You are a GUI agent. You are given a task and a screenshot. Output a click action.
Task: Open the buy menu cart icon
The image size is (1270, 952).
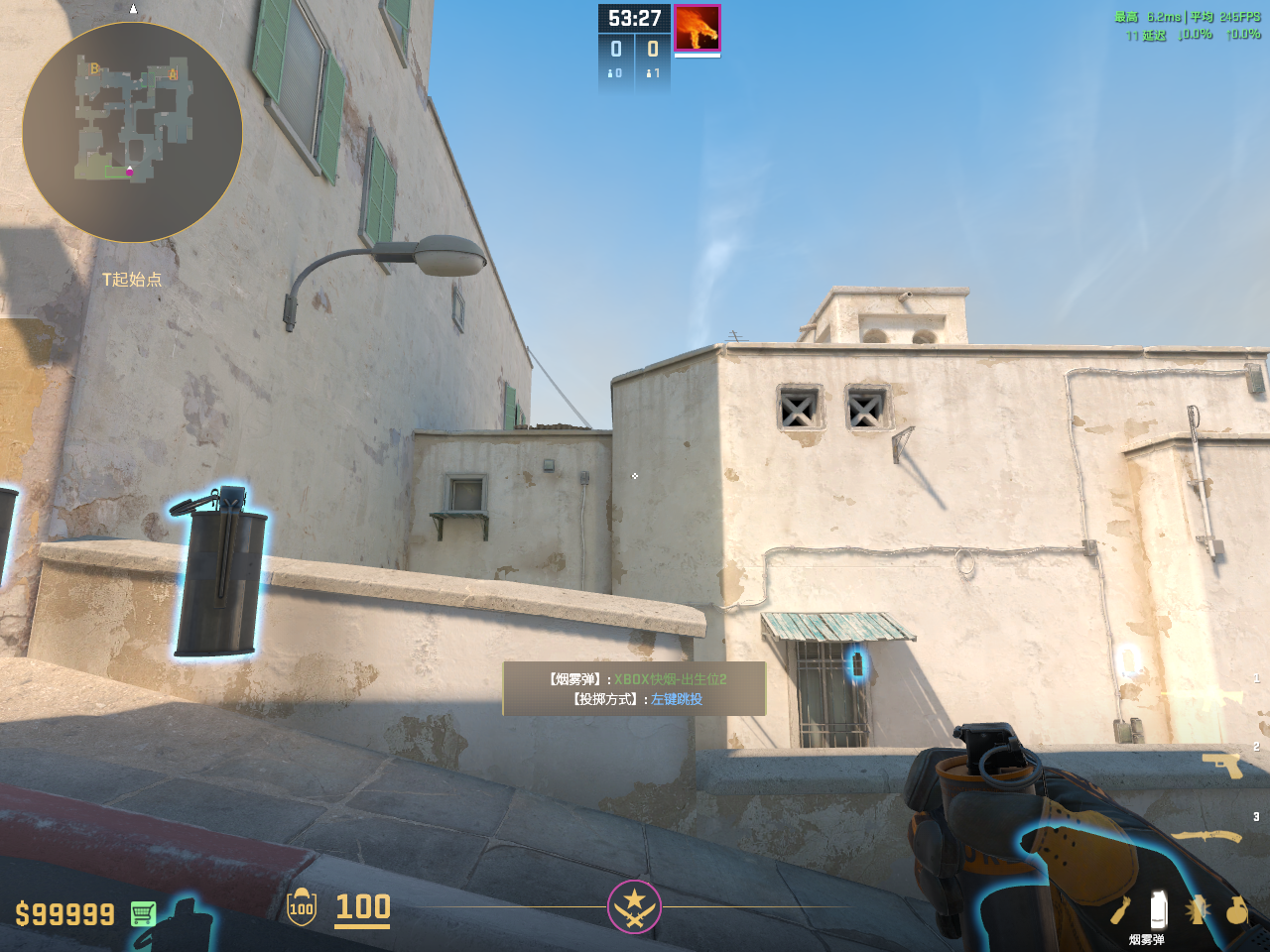point(143,913)
